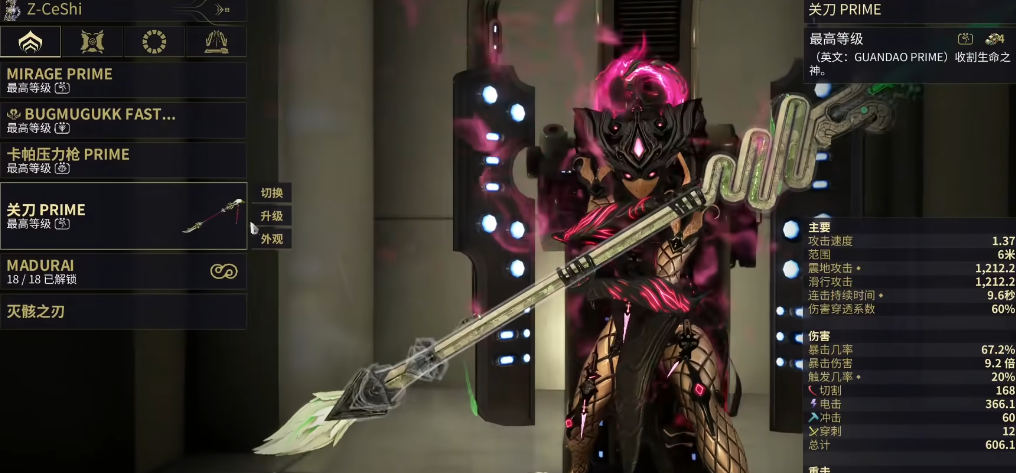This screenshot has width=1016, height=473.
Task: Select the MIRAGE PRIME warframe slot
Action: 123,80
